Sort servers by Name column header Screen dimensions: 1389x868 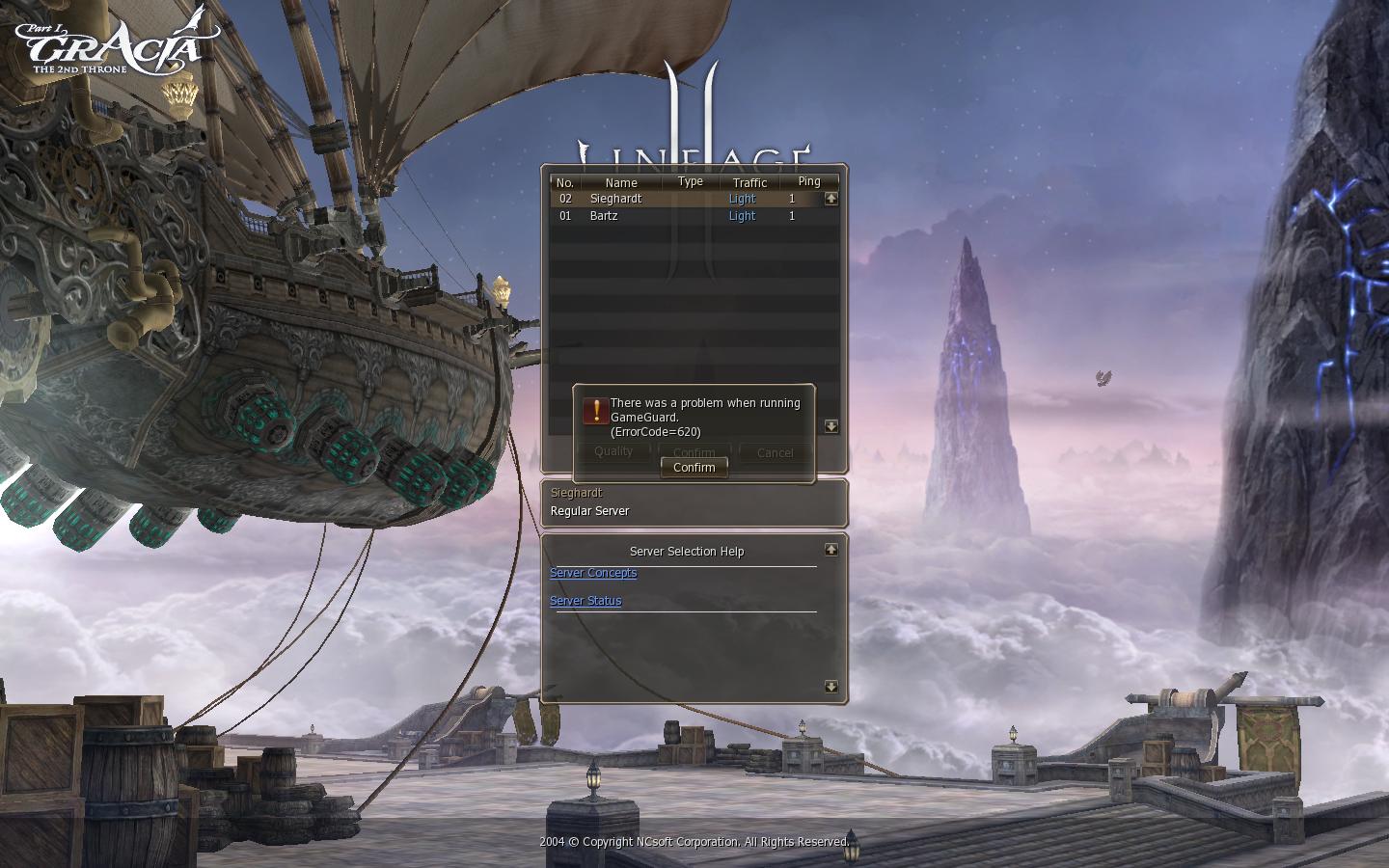coord(621,182)
